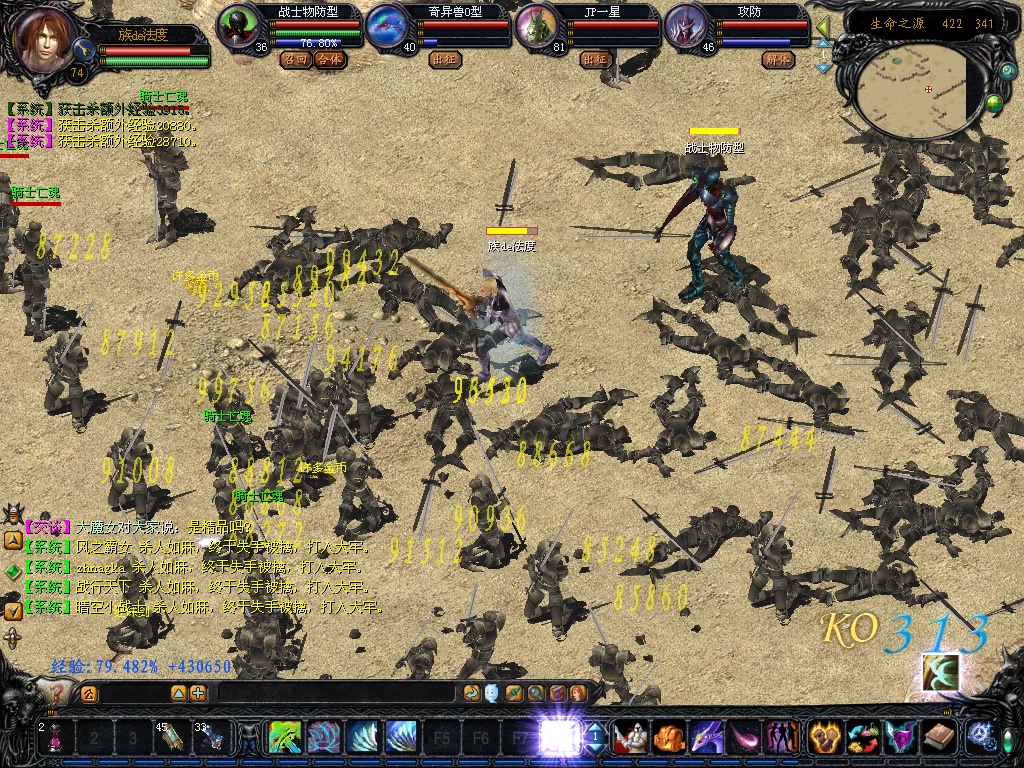1024x768 pixels.
Task: Send out the JP一星 pet with 出征
Action: [595, 59]
